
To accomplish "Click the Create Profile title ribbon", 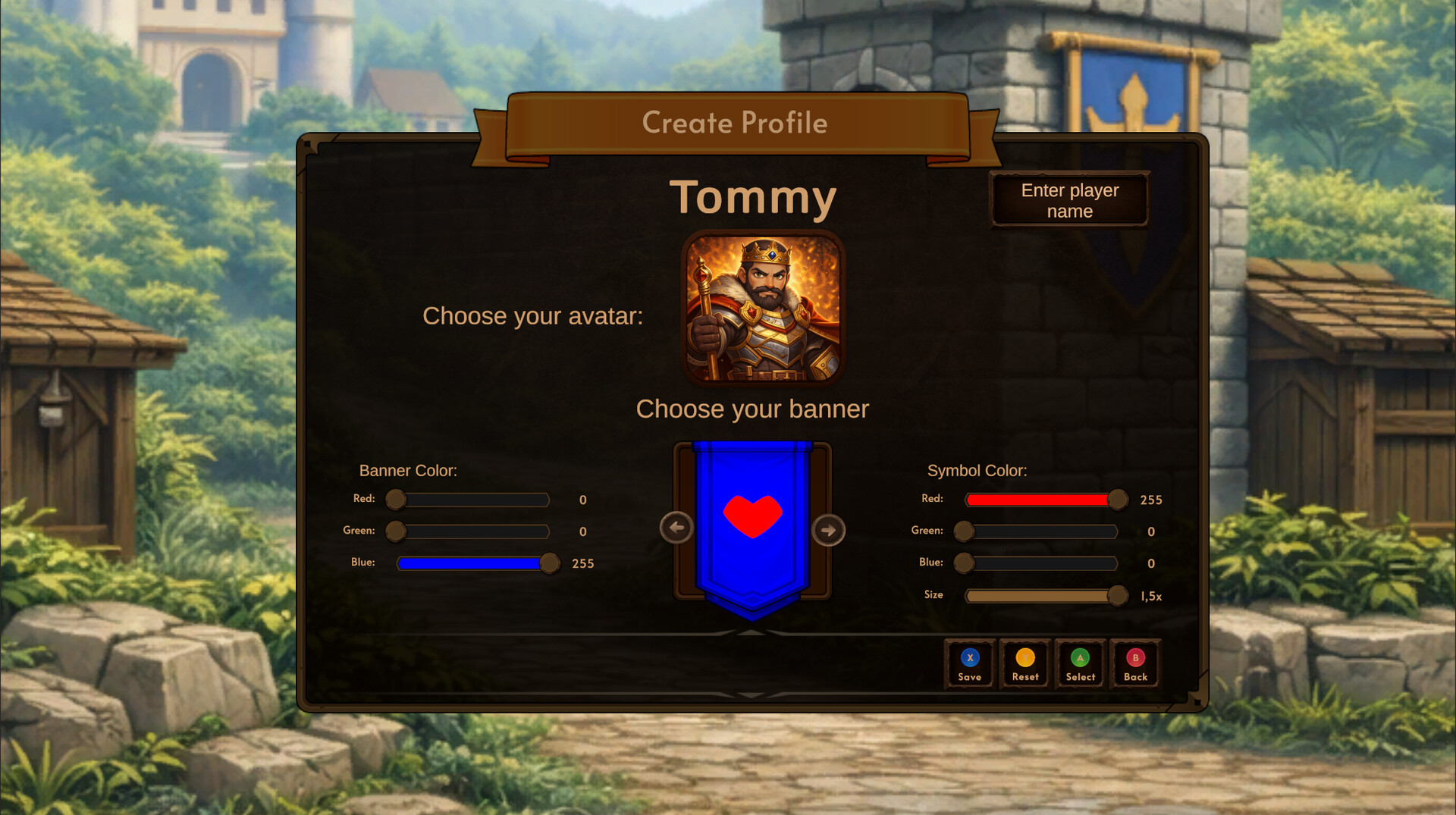I will [x=735, y=123].
